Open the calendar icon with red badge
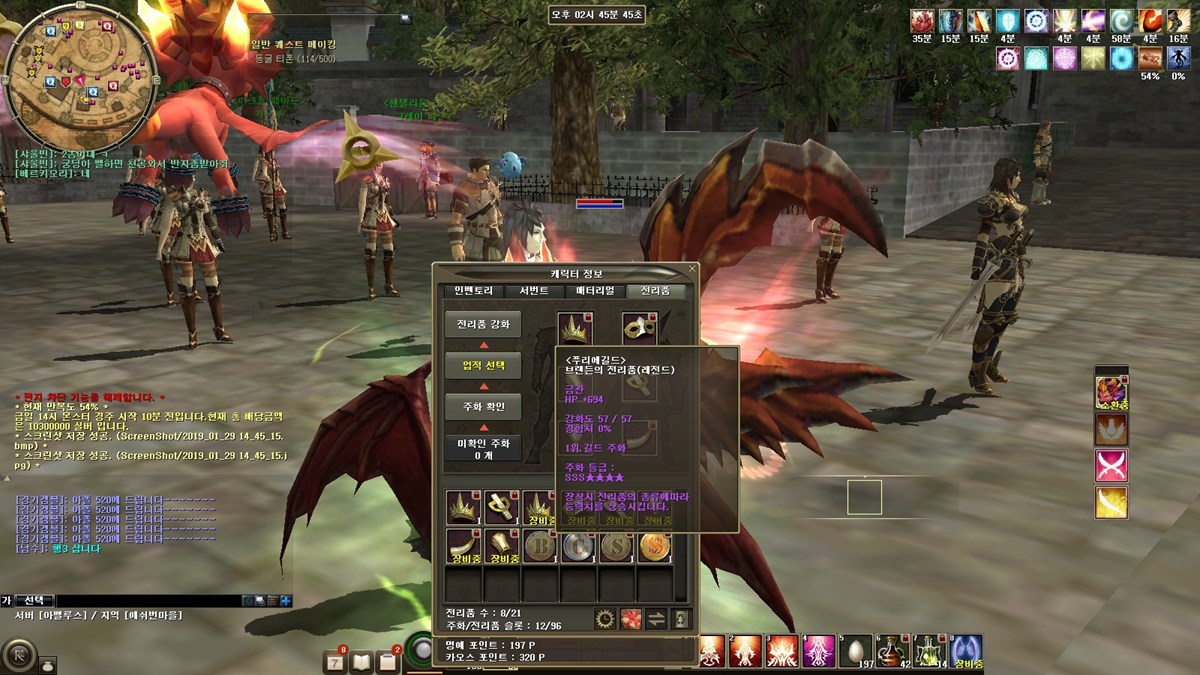This screenshot has width=1200, height=675. click(x=335, y=661)
